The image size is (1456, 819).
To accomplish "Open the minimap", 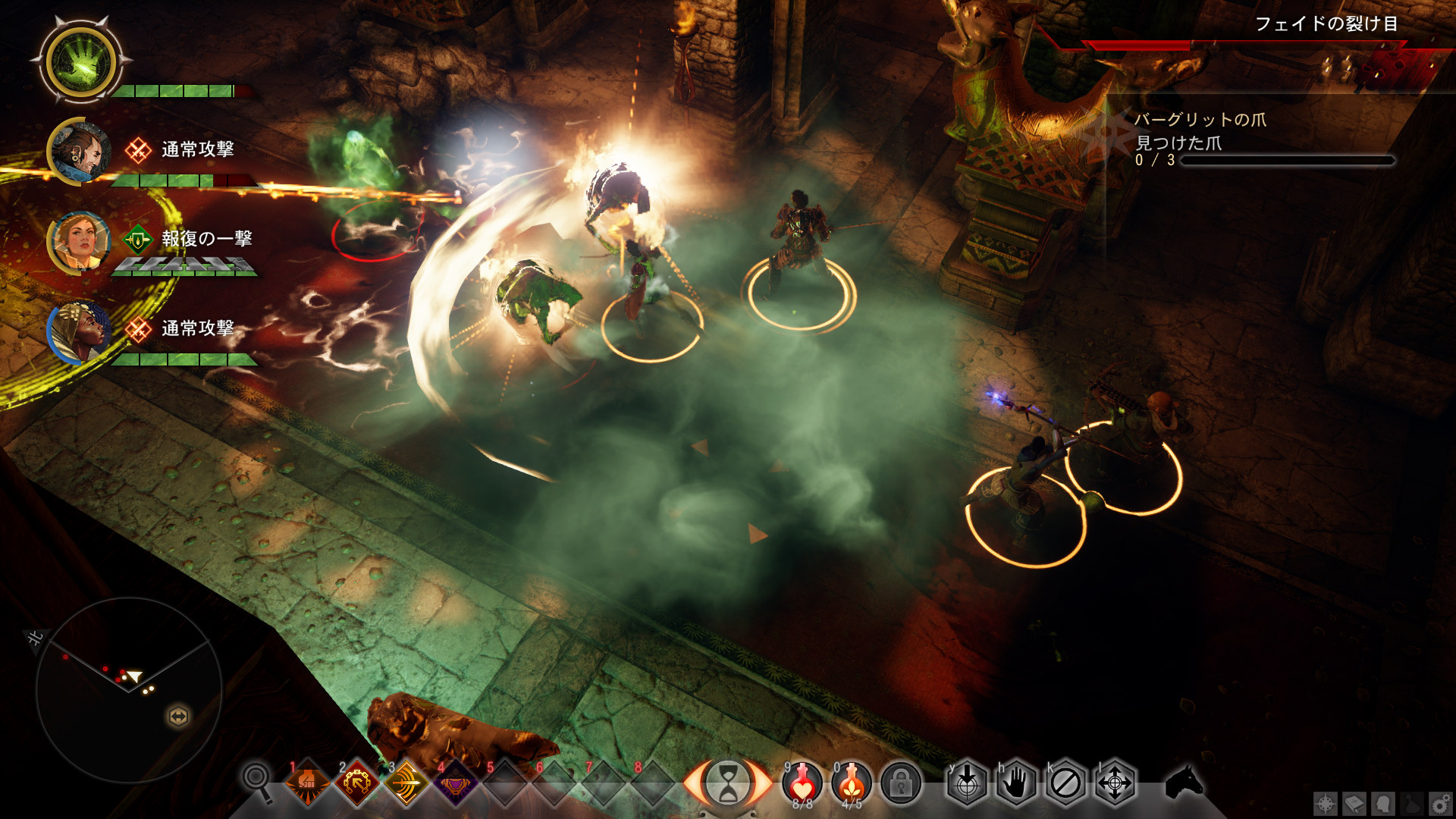I will [129, 689].
